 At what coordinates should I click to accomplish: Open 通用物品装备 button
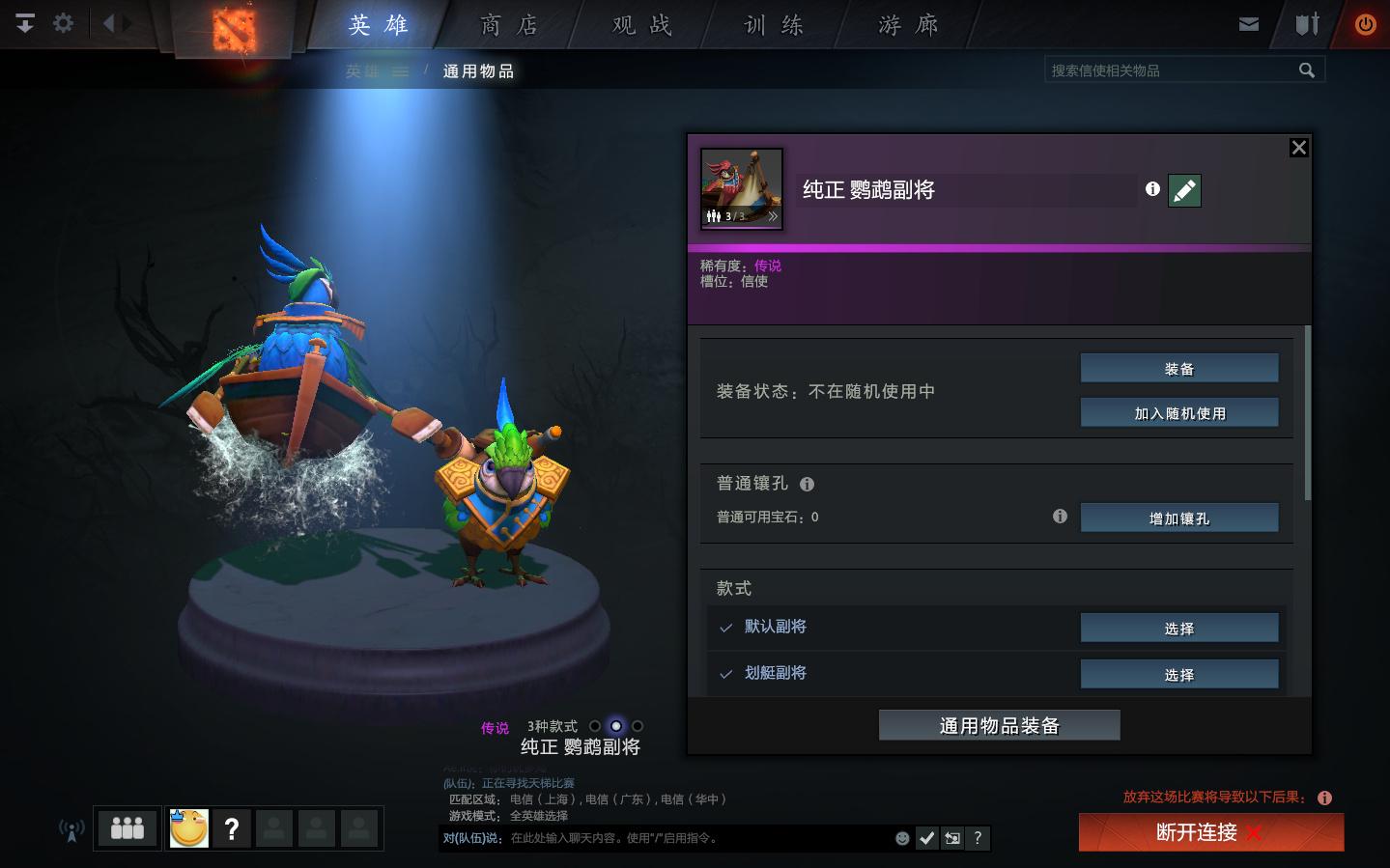[x=999, y=726]
